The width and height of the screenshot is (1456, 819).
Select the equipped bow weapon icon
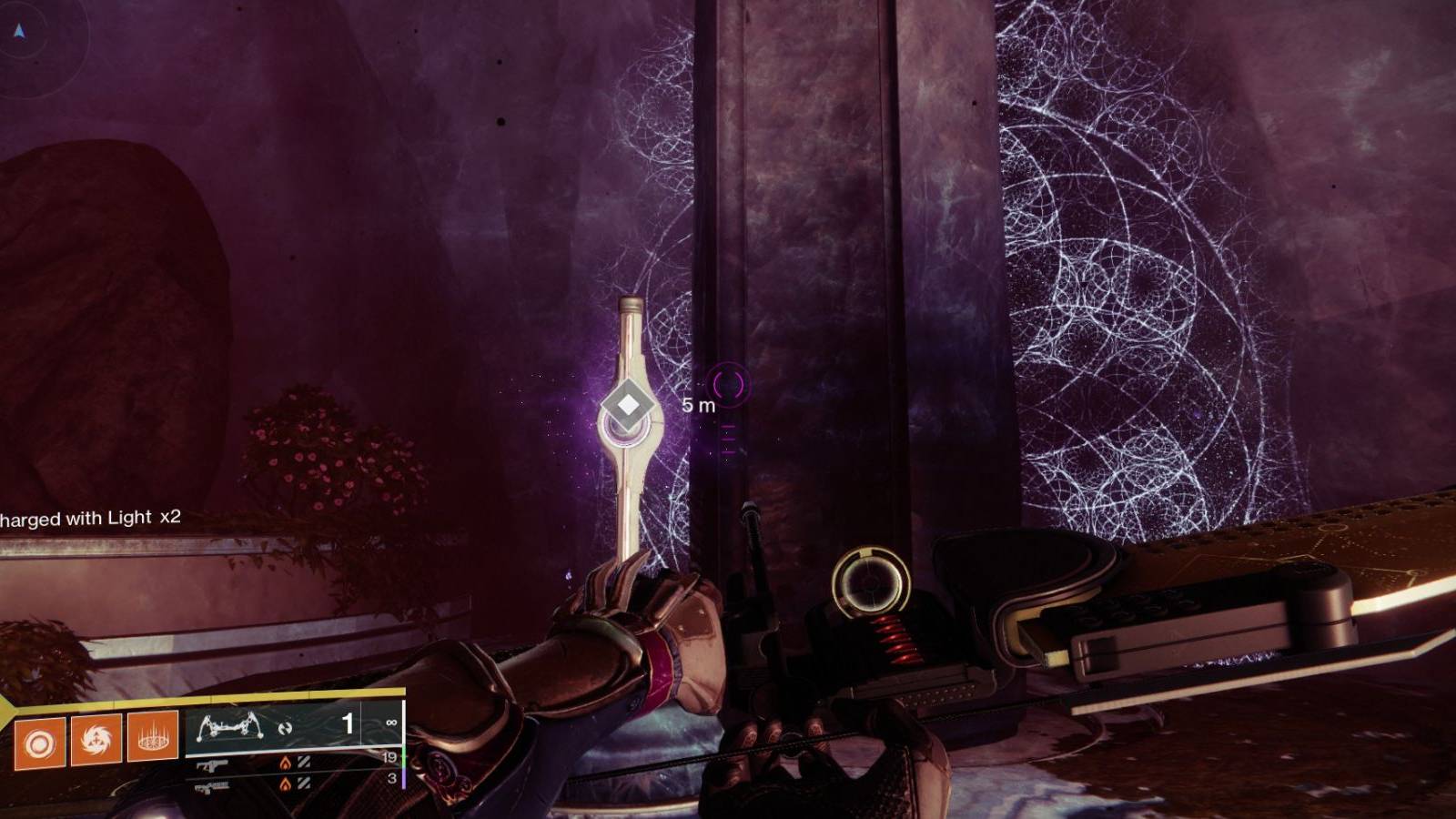(230, 725)
